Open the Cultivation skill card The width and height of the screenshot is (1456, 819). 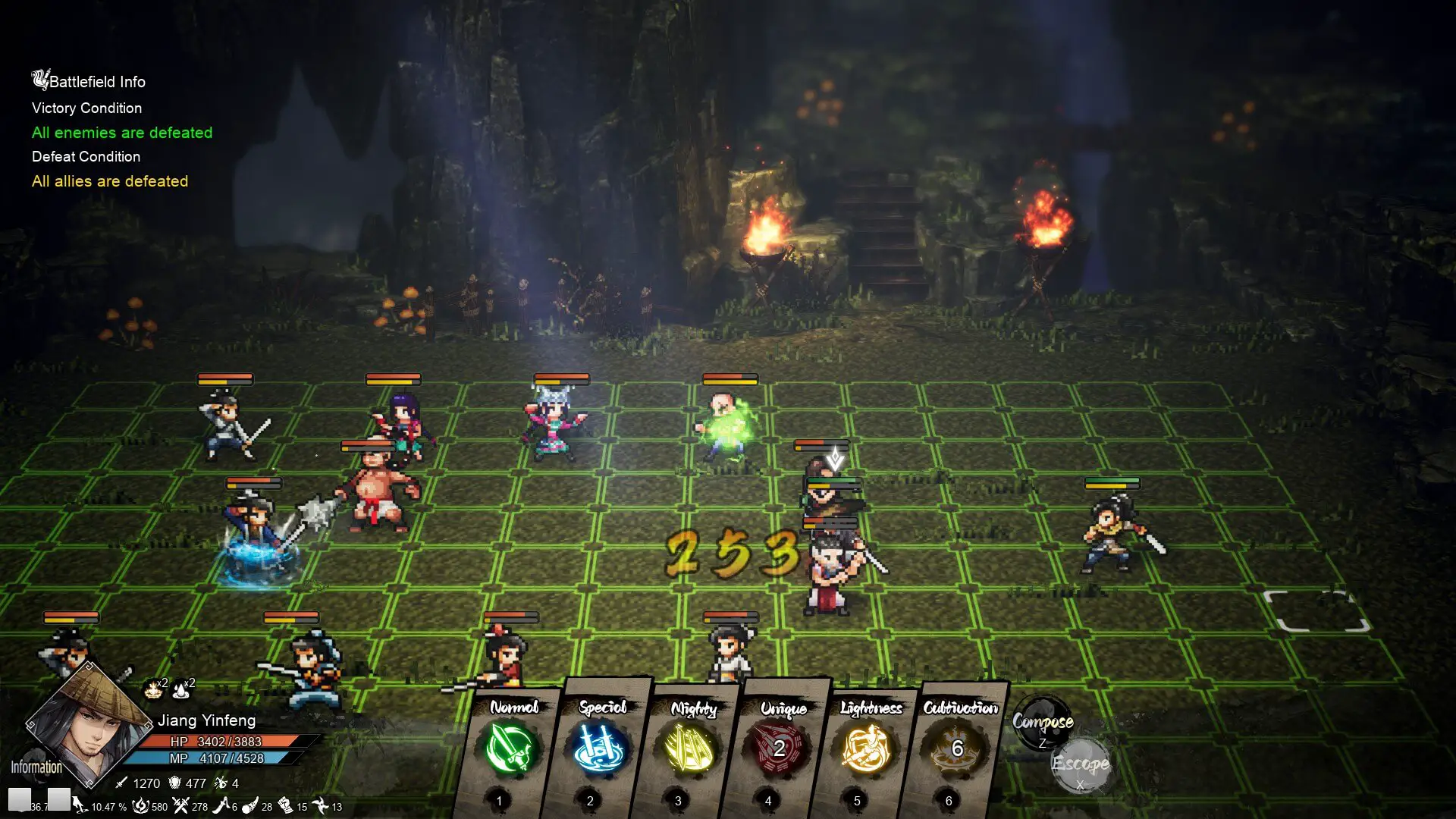point(957,748)
